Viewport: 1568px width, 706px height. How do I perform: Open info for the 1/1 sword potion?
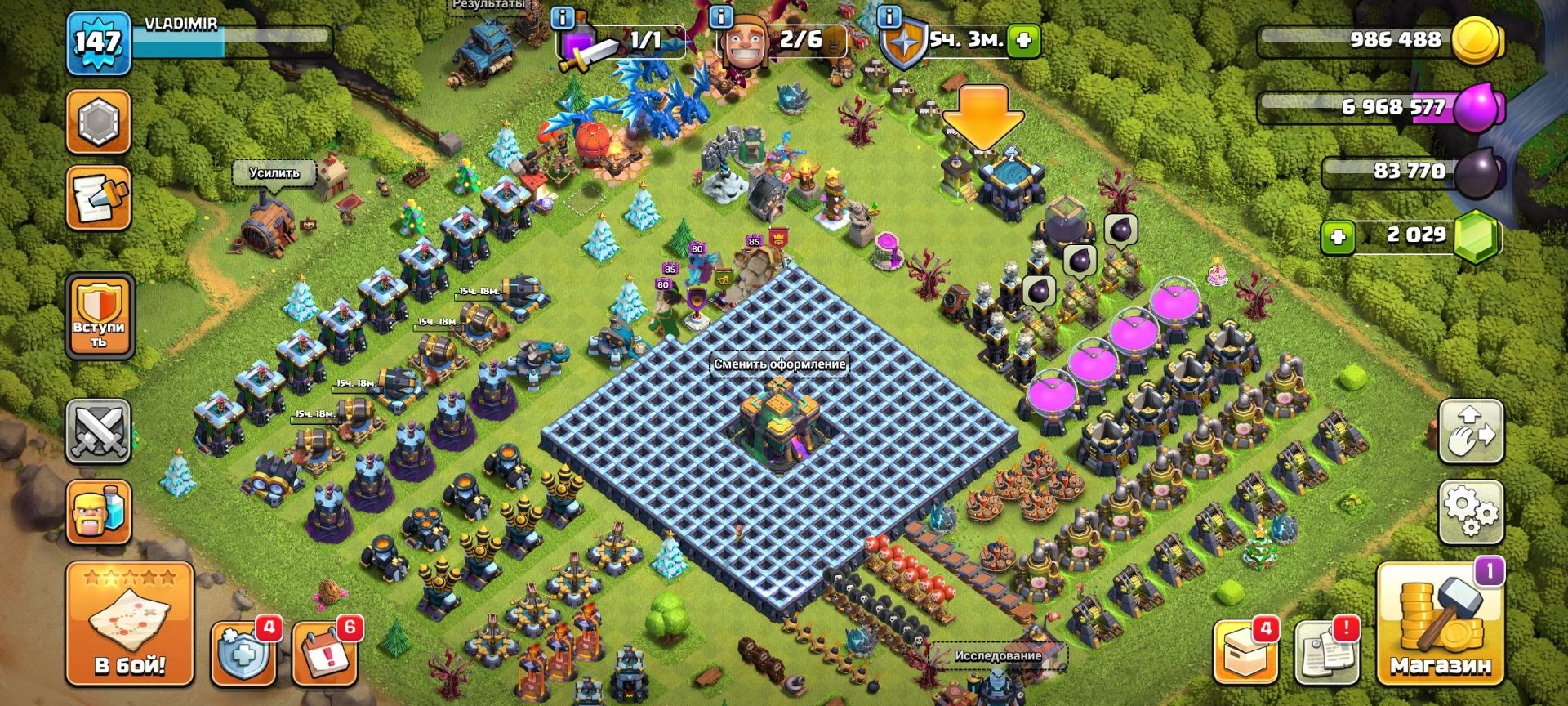click(x=563, y=16)
